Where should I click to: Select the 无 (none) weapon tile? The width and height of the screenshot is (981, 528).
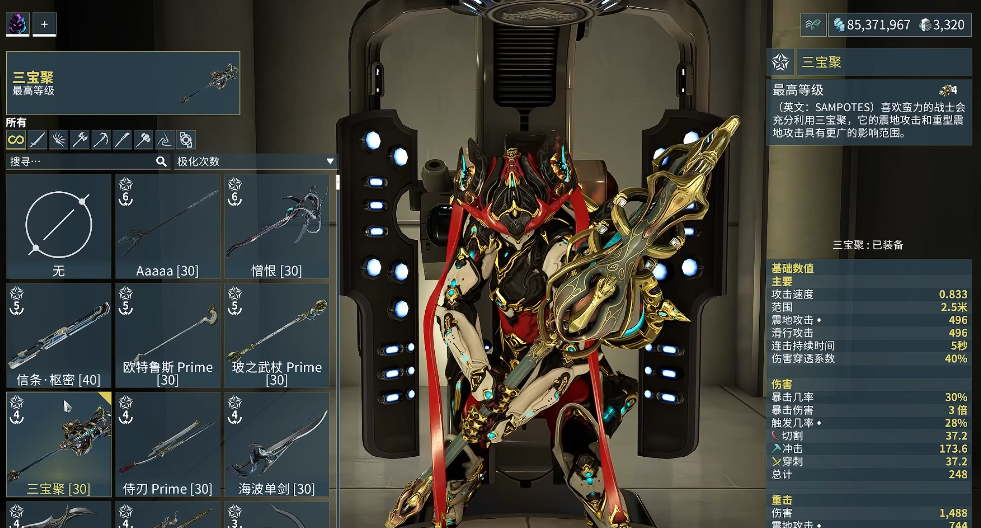(x=58, y=227)
